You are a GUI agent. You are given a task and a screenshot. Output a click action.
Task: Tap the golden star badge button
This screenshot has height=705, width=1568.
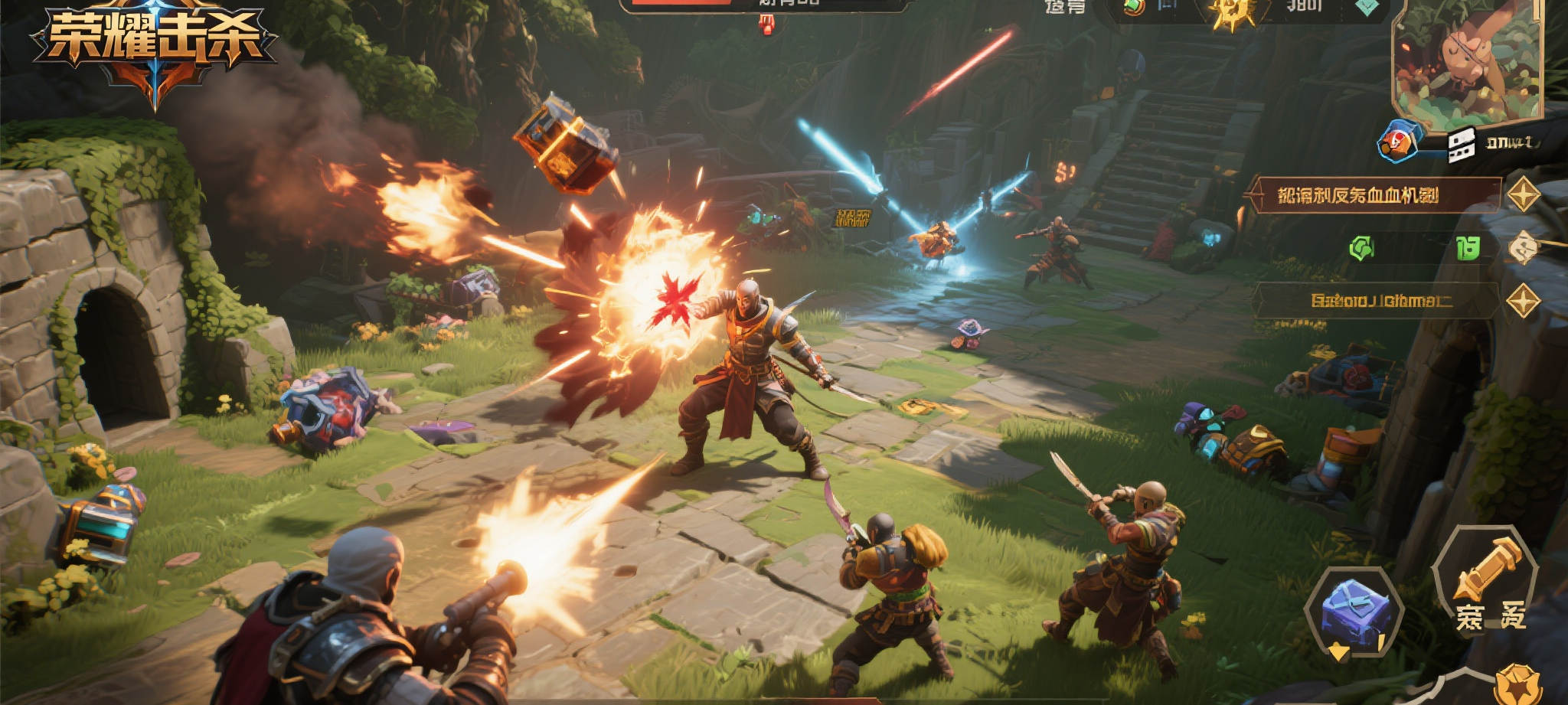(1517, 684)
